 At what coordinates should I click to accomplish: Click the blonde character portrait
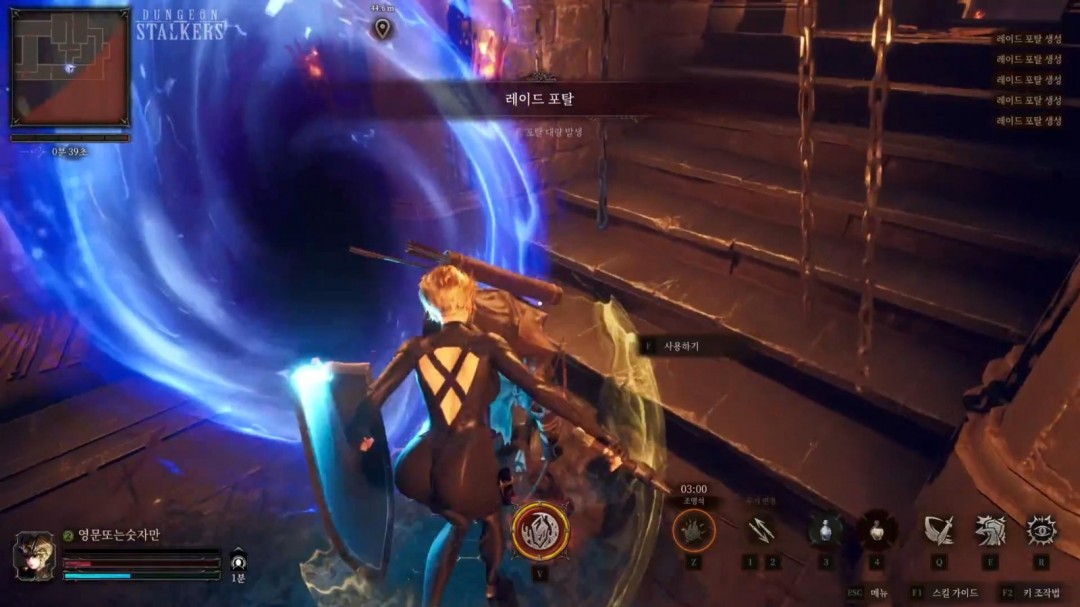tap(33, 556)
